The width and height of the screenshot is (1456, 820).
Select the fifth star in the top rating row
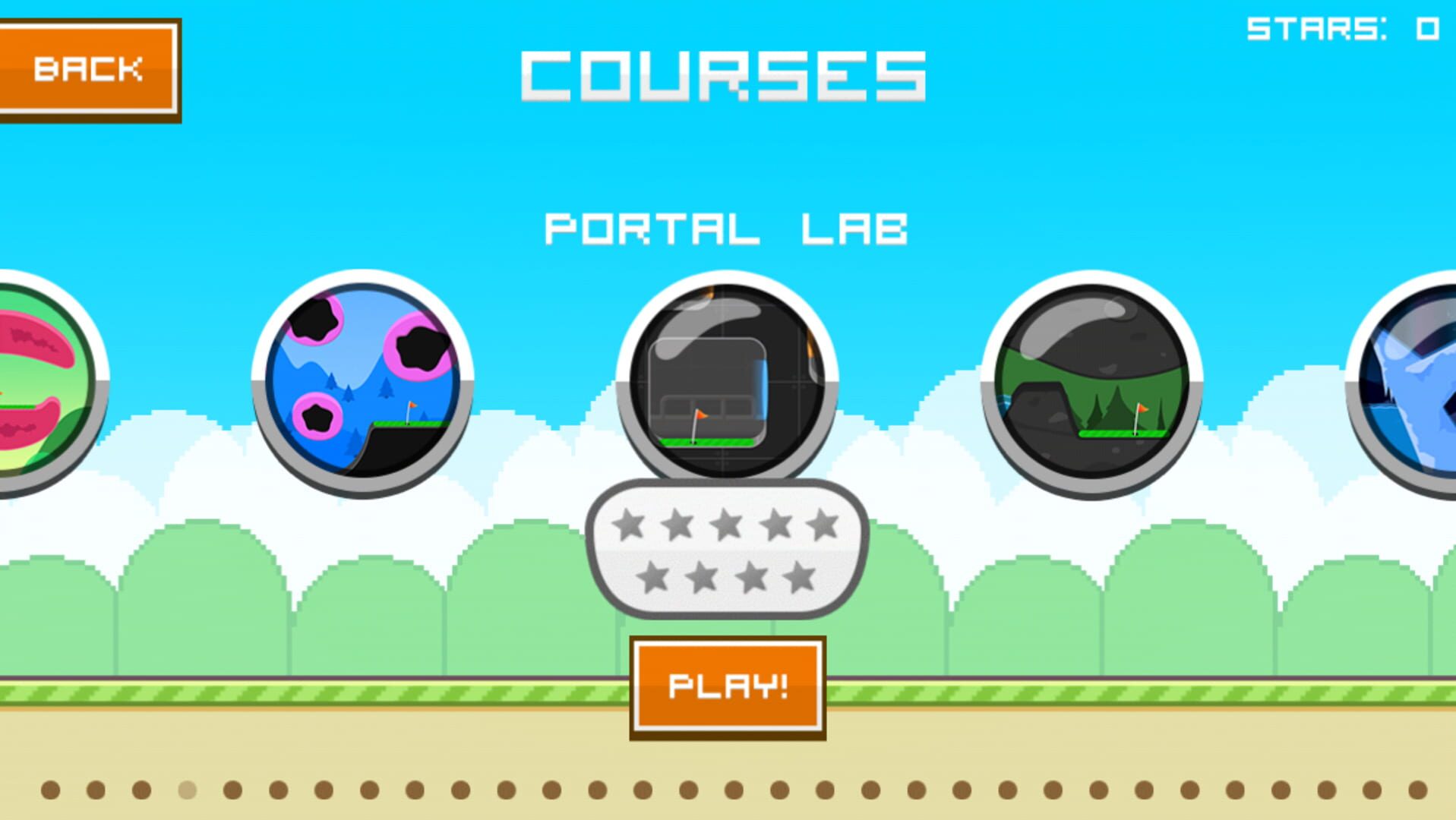(822, 522)
